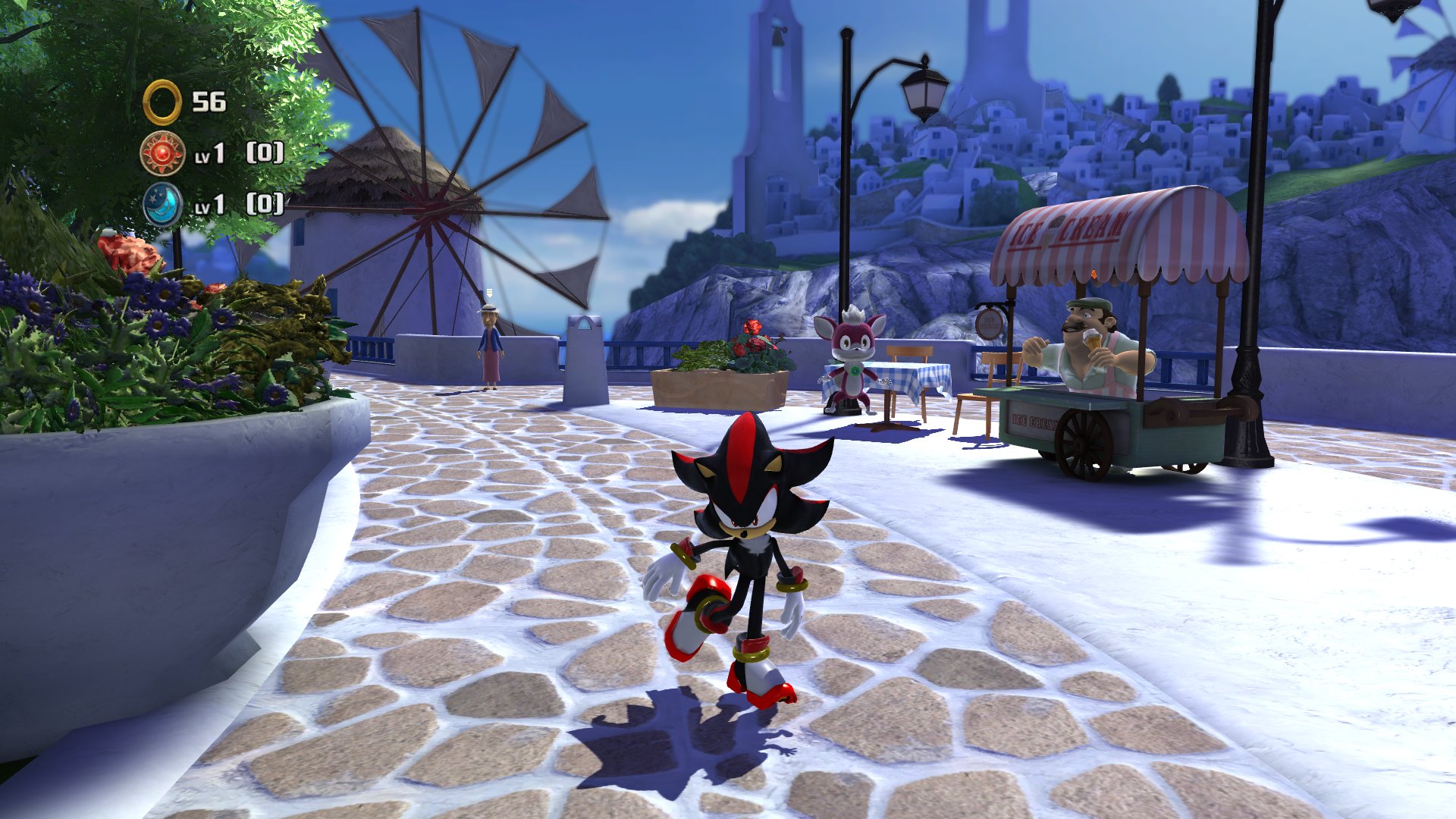Click the blue Moon Medal icon
This screenshot has width=1456, height=819.
162,205
